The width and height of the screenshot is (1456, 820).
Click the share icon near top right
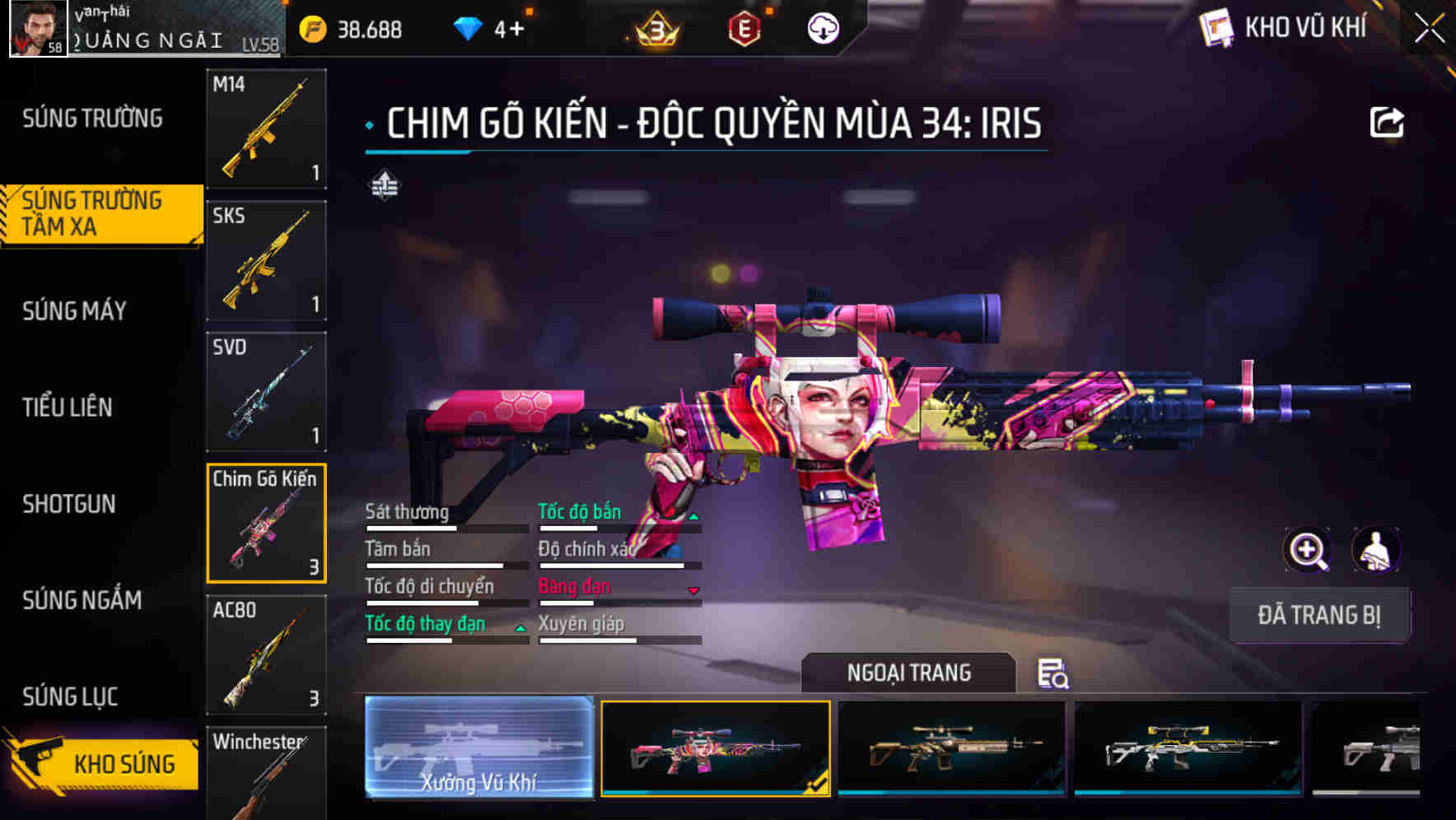point(1387,121)
